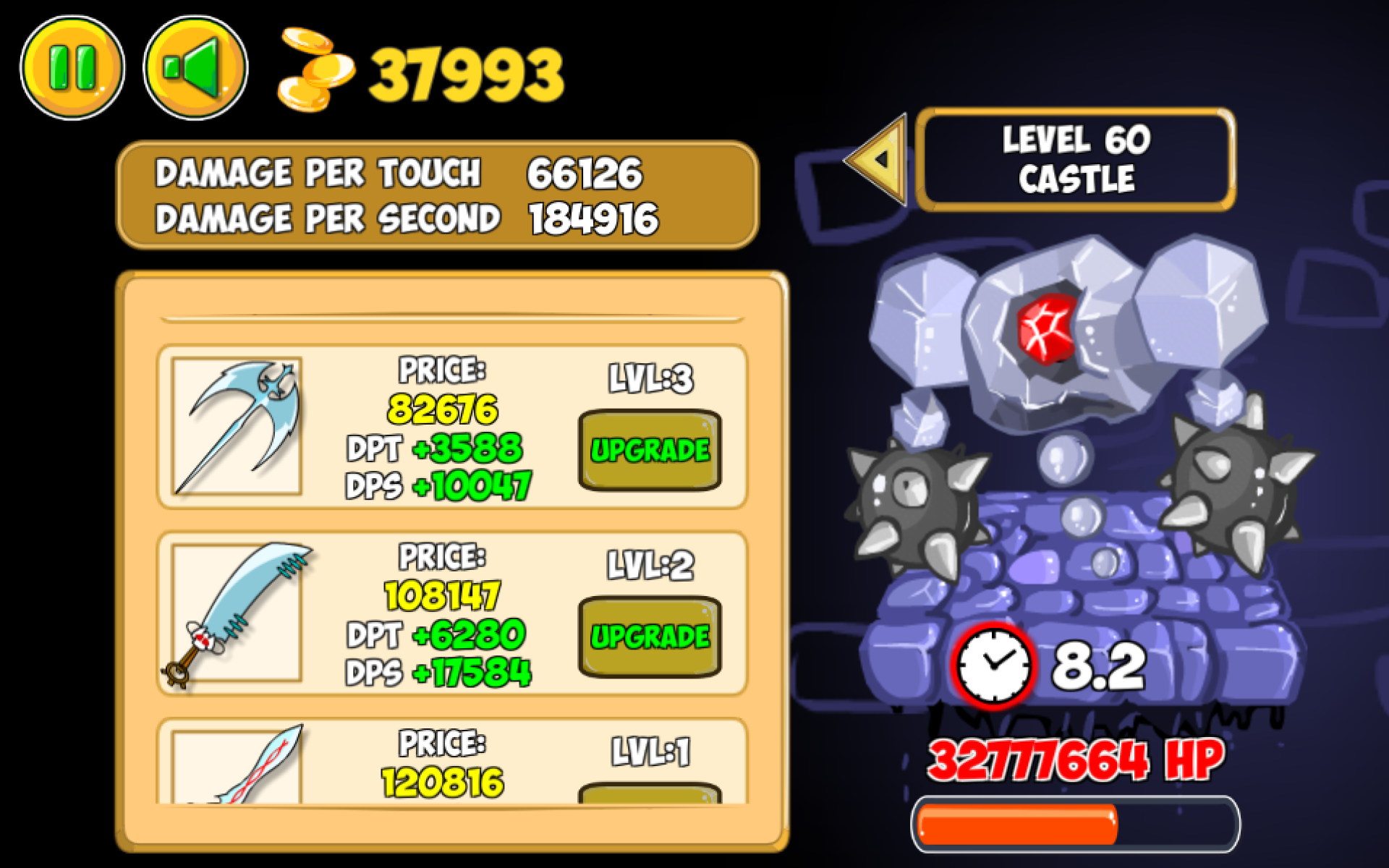The image size is (1389, 868).
Task: Upgrade the level 2 scimitar
Action: click(x=650, y=638)
